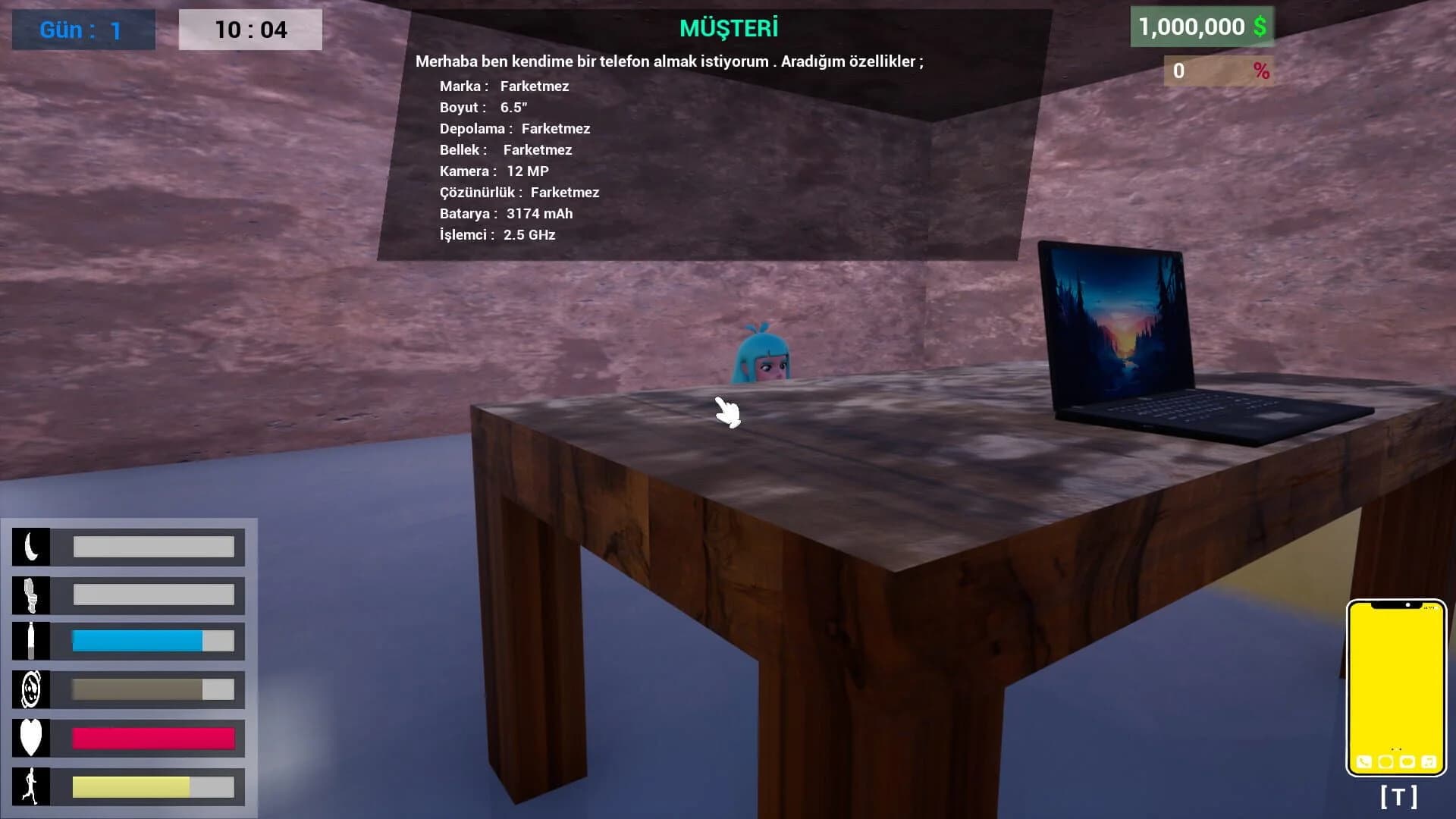Click the MÜŞTERİ customer panel header
1456x819 pixels.
click(728, 29)
